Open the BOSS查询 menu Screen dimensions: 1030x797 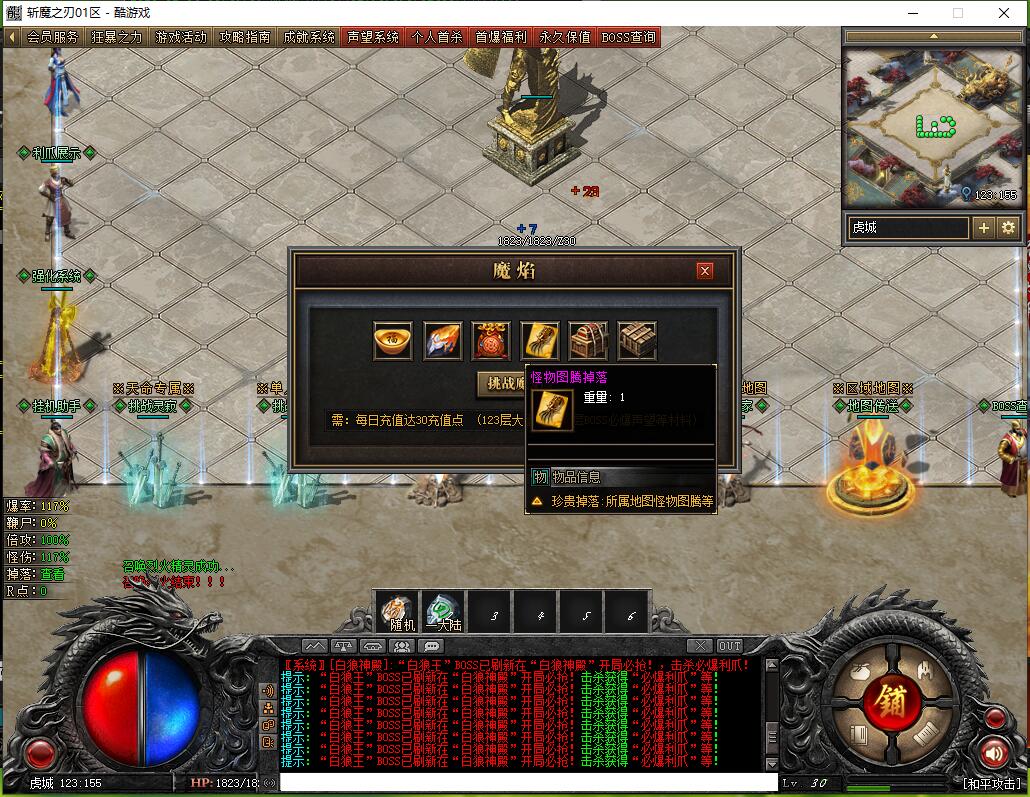tap(629, 37)
